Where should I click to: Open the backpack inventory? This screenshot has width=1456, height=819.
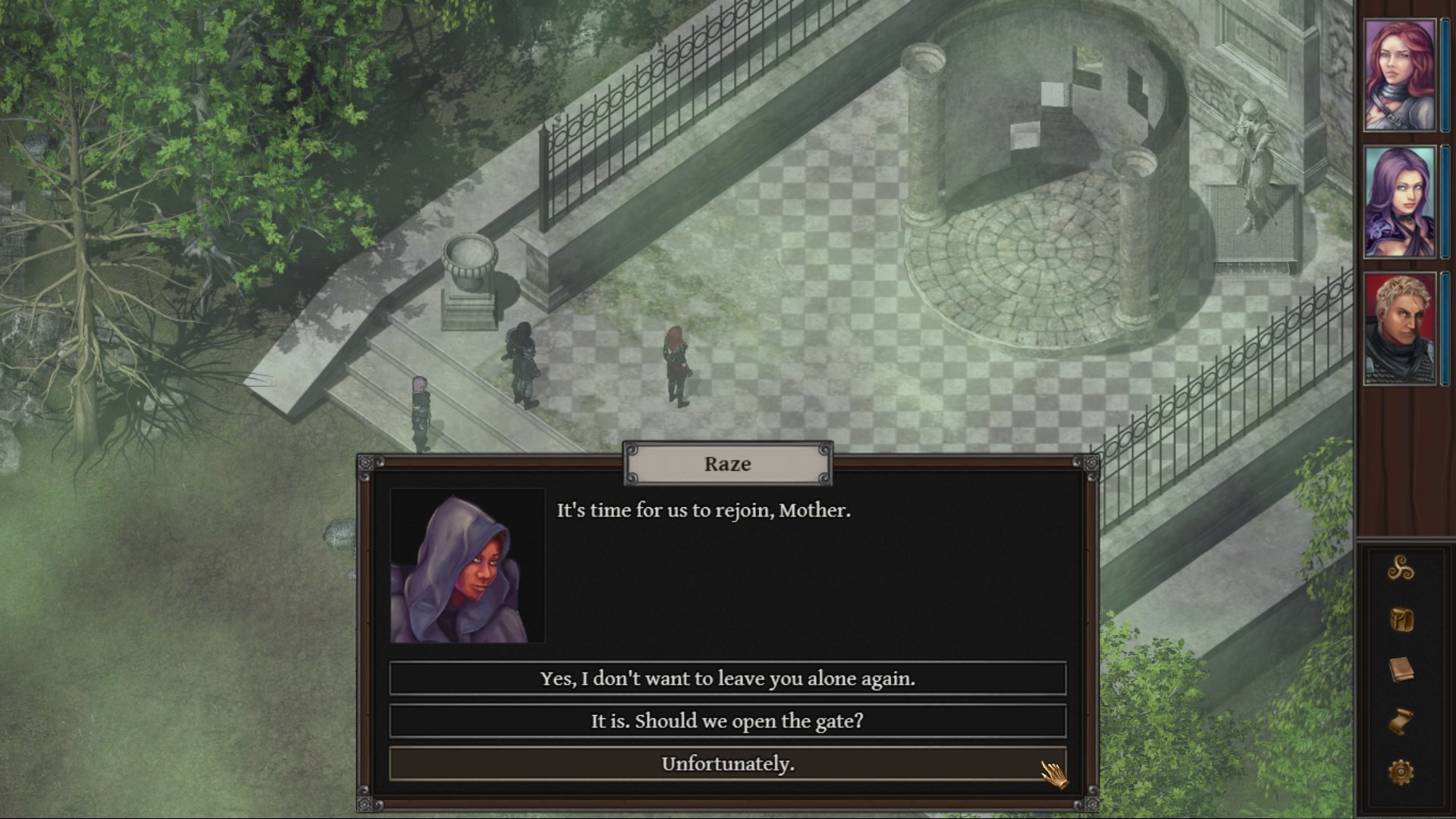click(x=1400, y=620)
